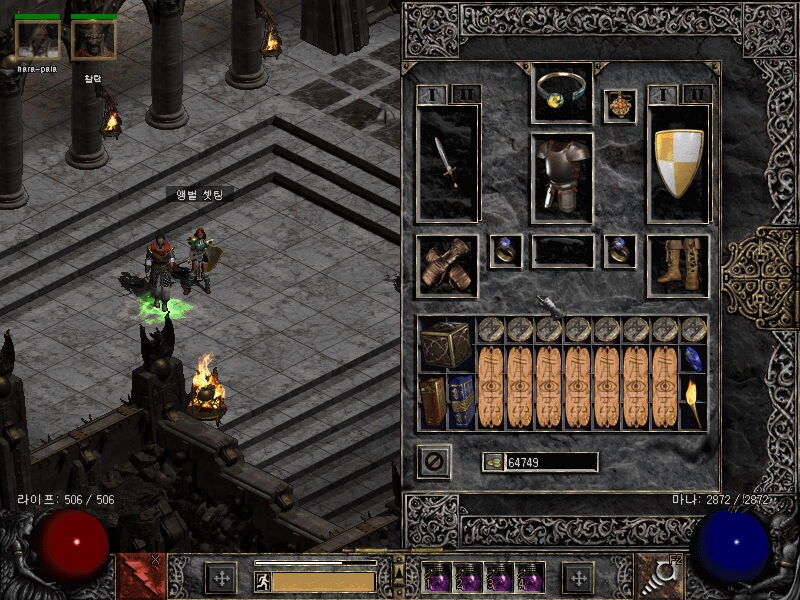This screenshot has height=600, width=800.
Task: Select the equipped leather gloves
Action: tap(446, 266)
